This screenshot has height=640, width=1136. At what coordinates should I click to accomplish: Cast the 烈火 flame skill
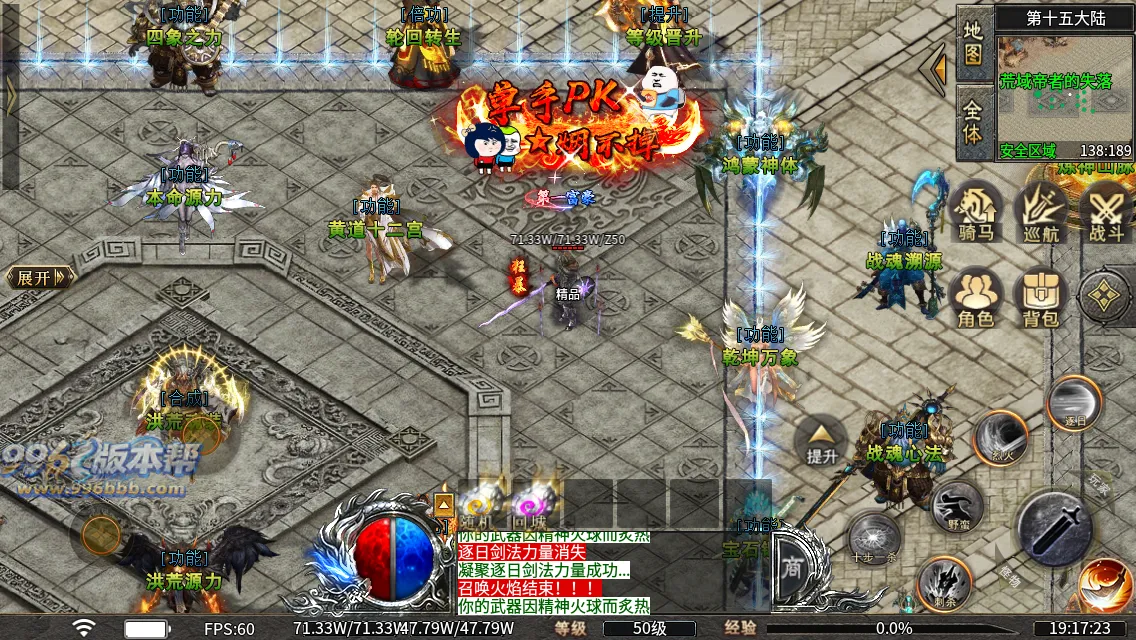point(1001,438)
